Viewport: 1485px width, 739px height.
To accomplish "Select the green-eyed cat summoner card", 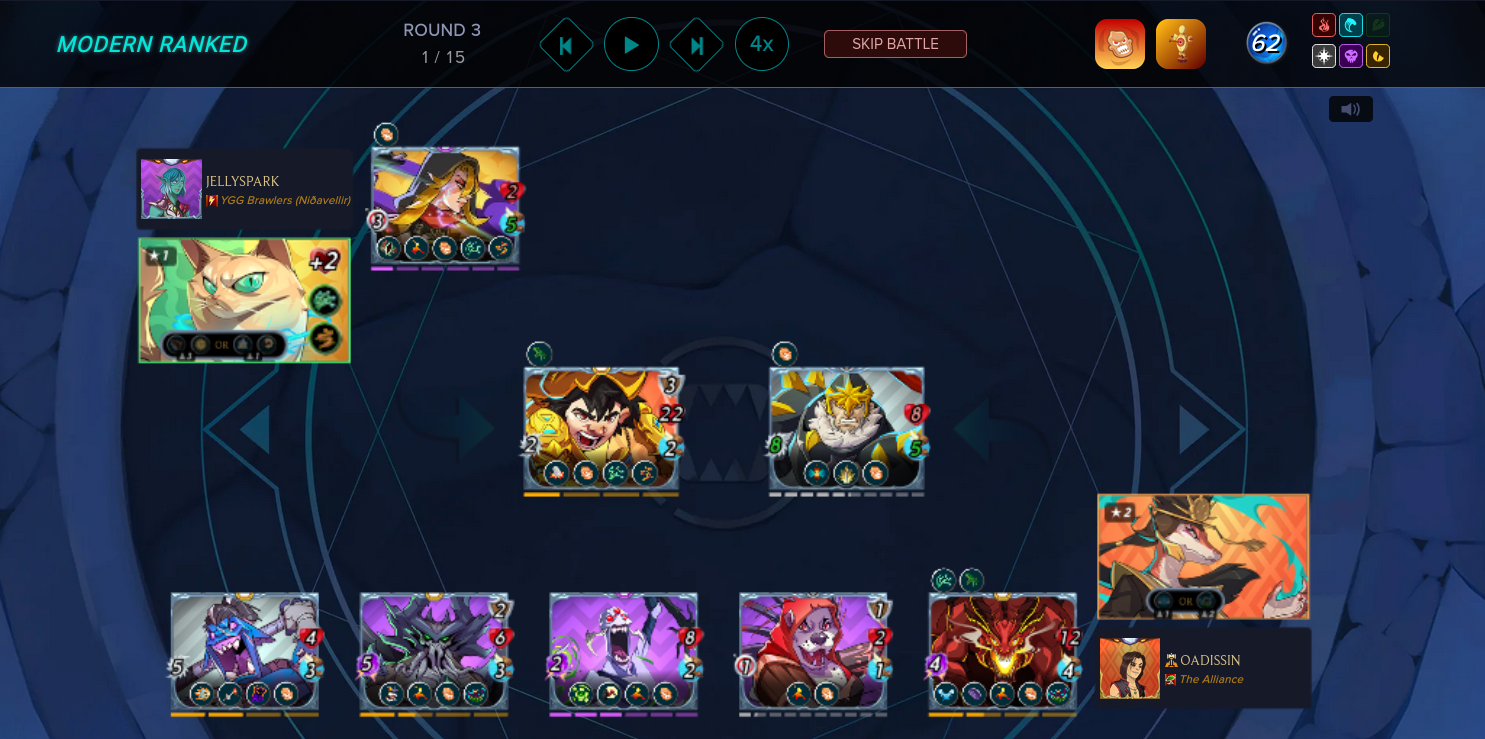I will 244,300.
